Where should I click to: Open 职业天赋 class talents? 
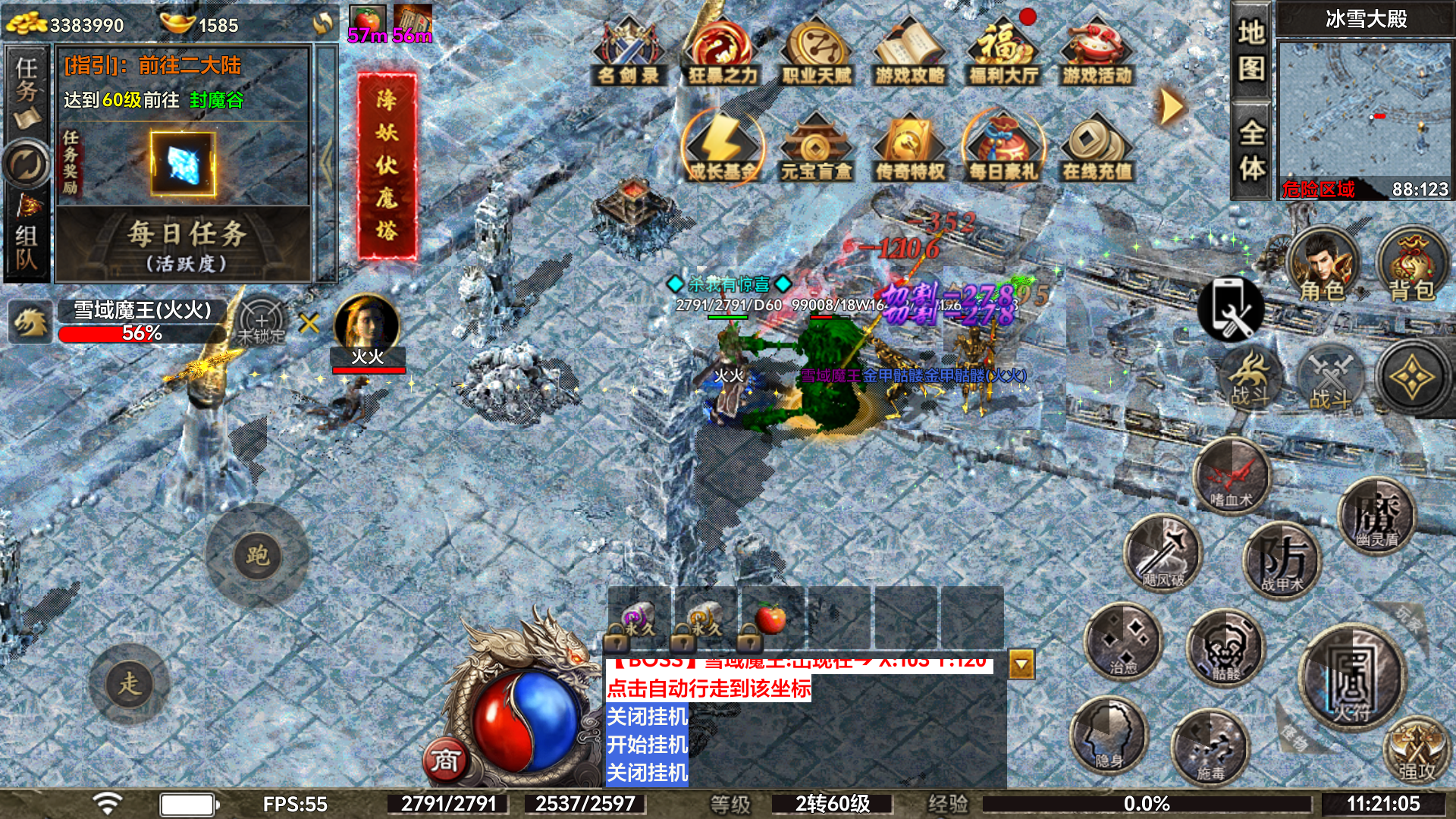pyautogui.click(x=817, y=53)
